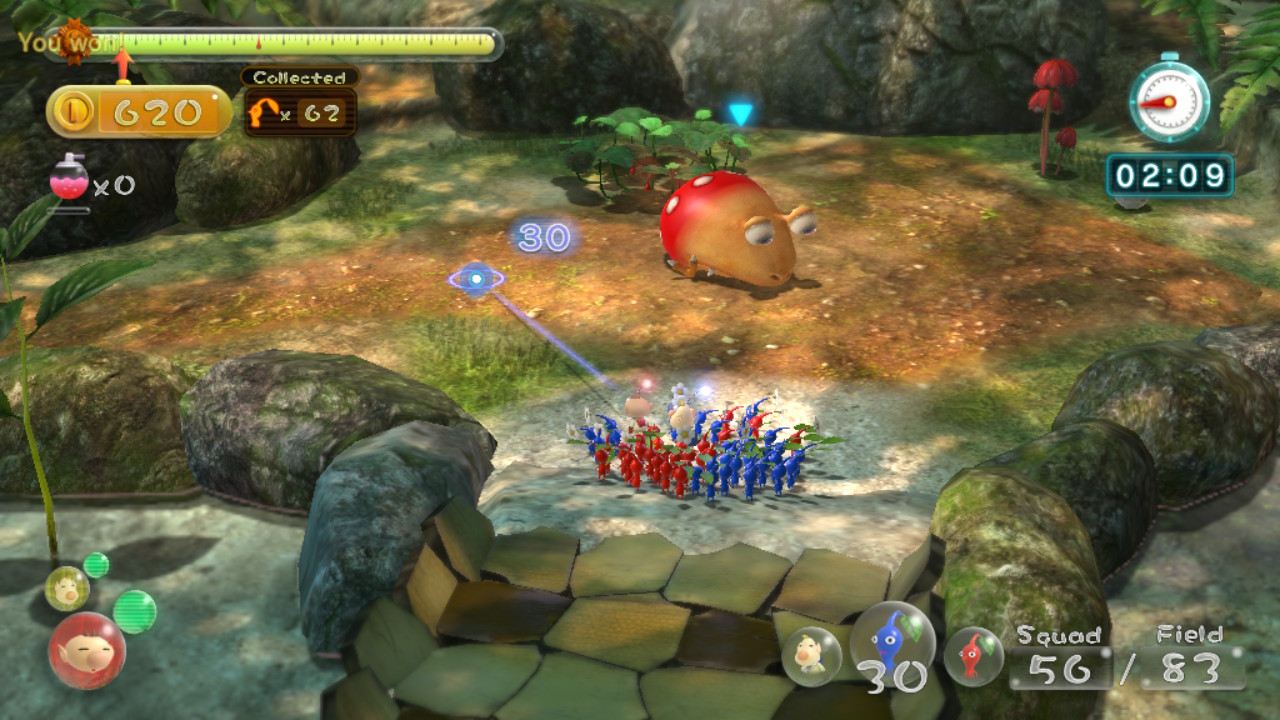Select the Red Pikmin type bubble

pos(973,656)
